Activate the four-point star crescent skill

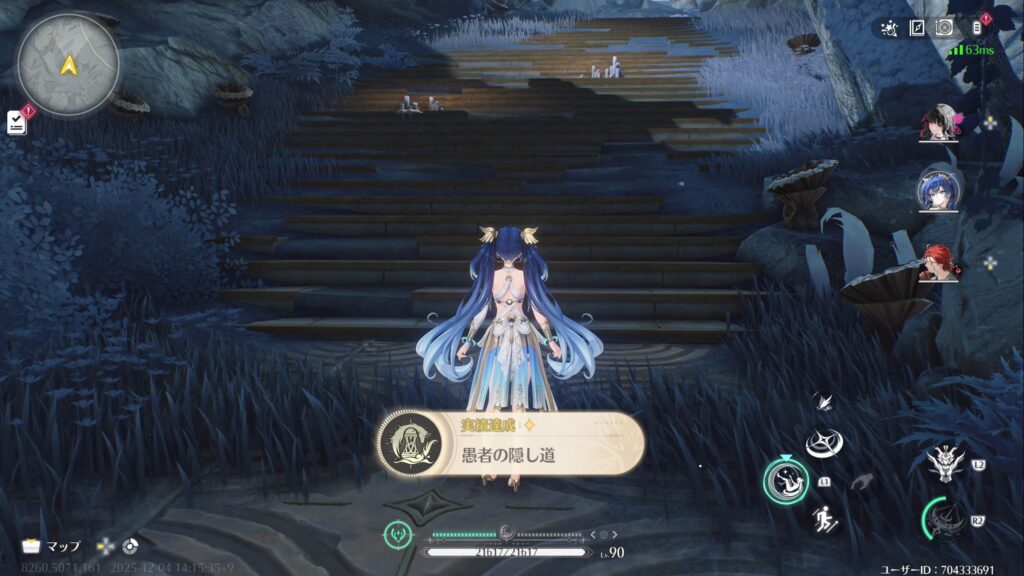coord(822,441)
